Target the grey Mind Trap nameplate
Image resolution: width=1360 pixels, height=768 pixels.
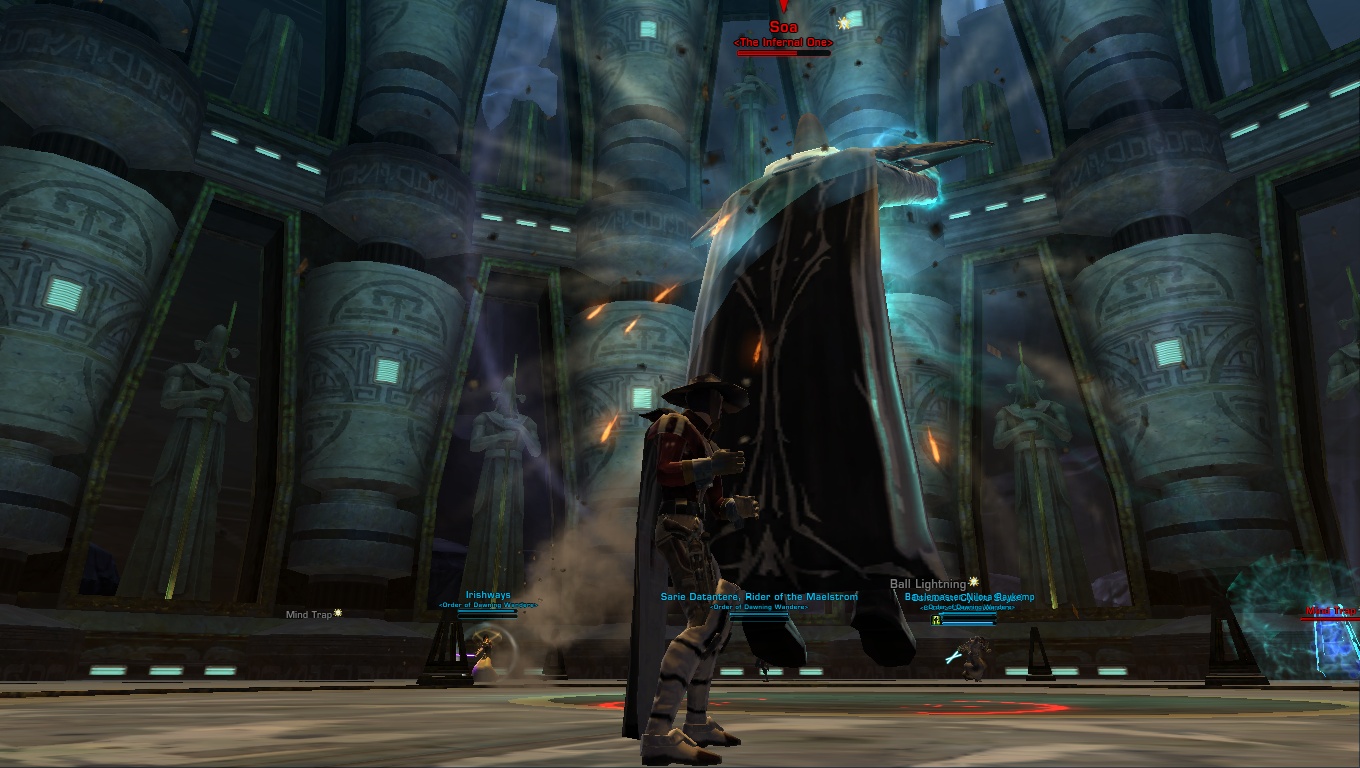[x=309, y=615]
